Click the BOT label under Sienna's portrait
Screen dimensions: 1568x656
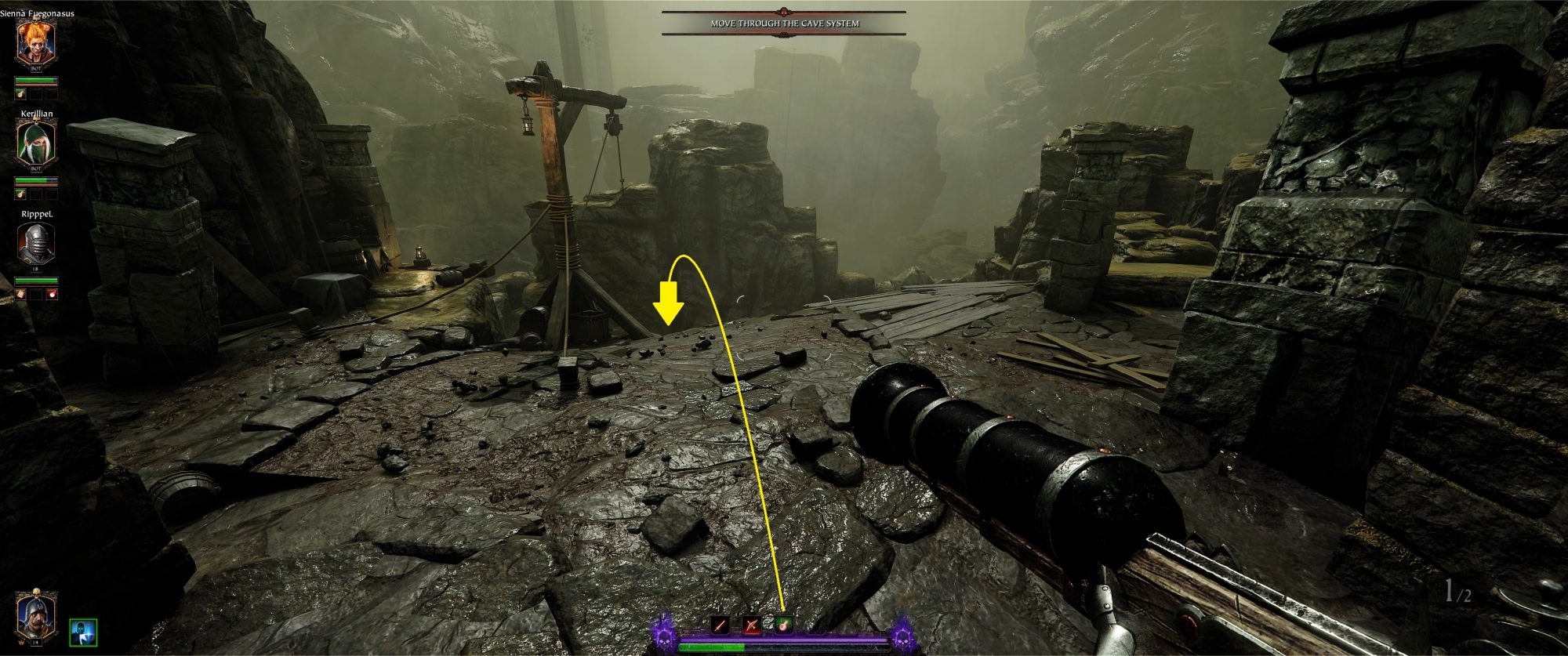point(34,69)
